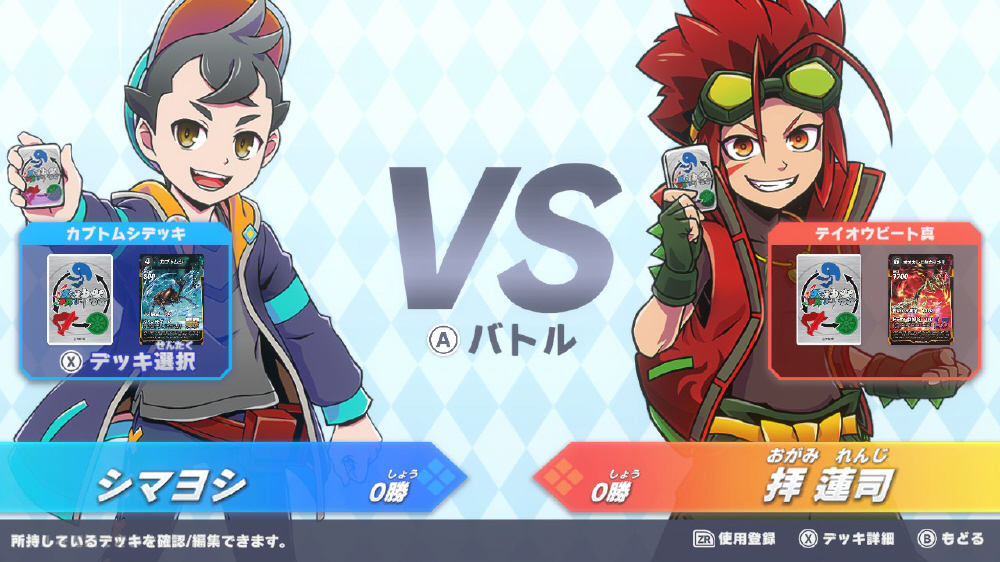Click the deck box image in カブトムシデッキ
This screenshot has width=1000, height=562.
[x=80, y=299]
